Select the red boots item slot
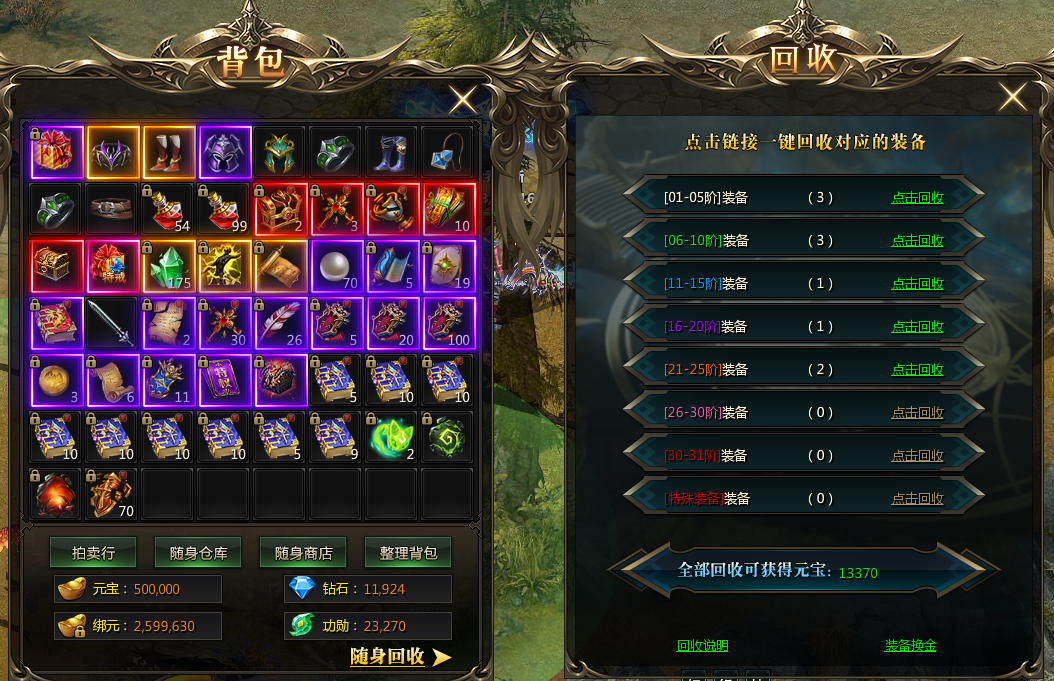This screenshot has width=1054, height=681. point(169,152)
